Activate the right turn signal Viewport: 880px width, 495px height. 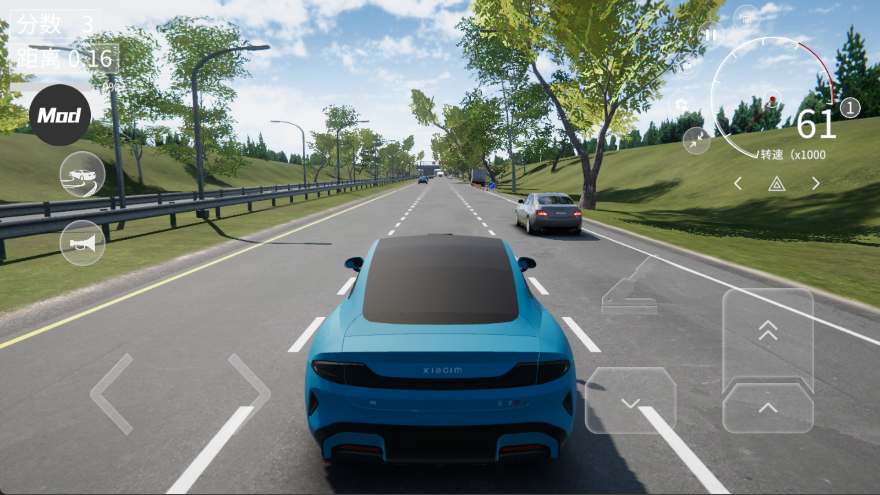pyautogui.click(x=816, y=183)
